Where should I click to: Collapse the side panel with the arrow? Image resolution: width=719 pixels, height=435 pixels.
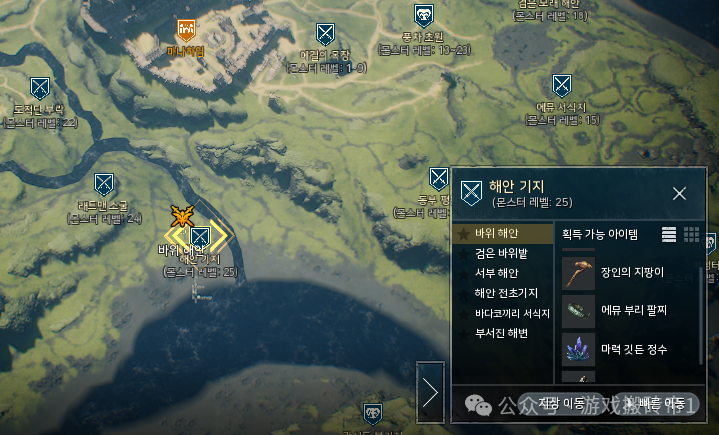click(431, 392)
